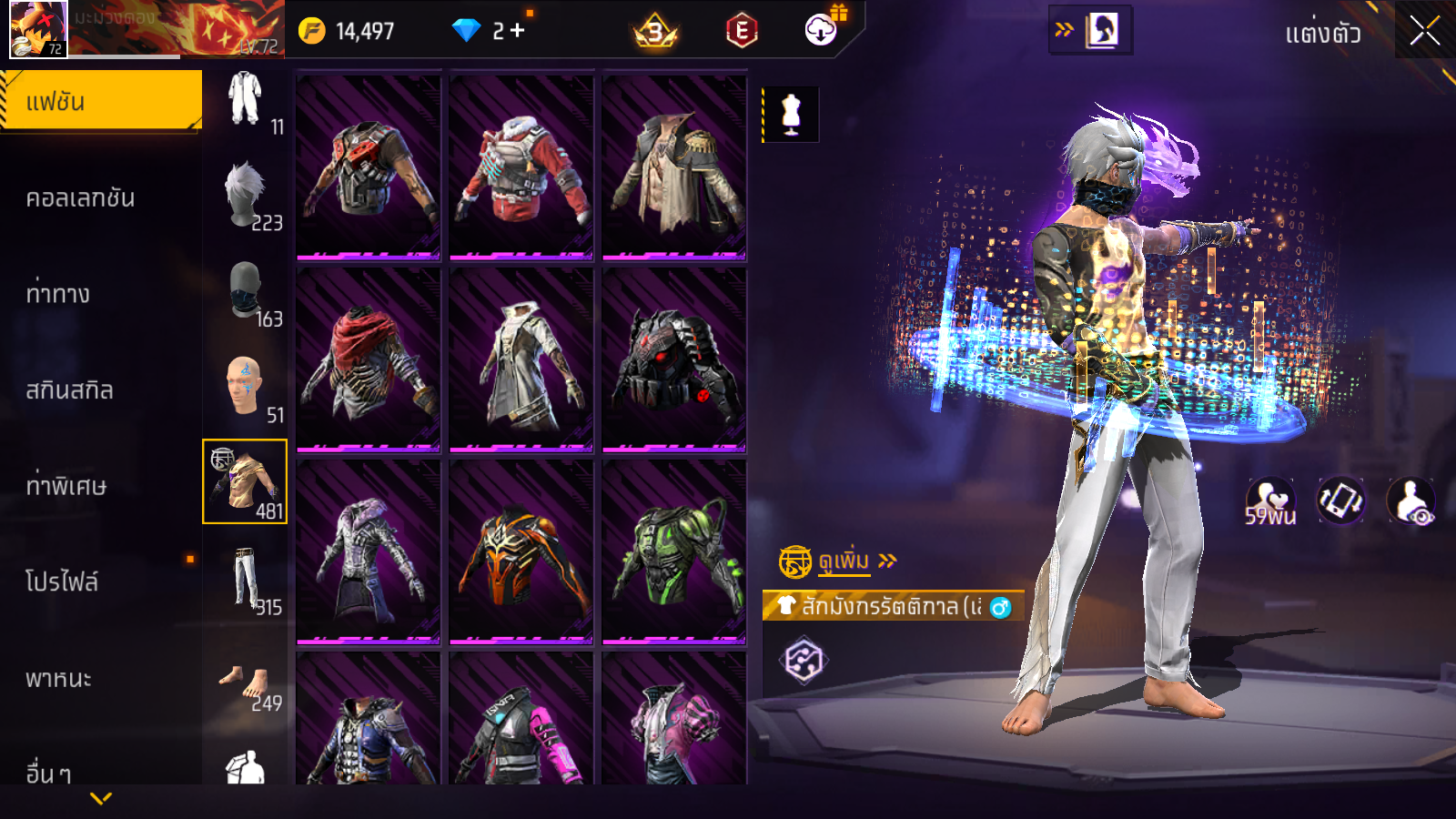
Task: Equip the green armored top
Action: pyautogui.click(x=673, y=551)
